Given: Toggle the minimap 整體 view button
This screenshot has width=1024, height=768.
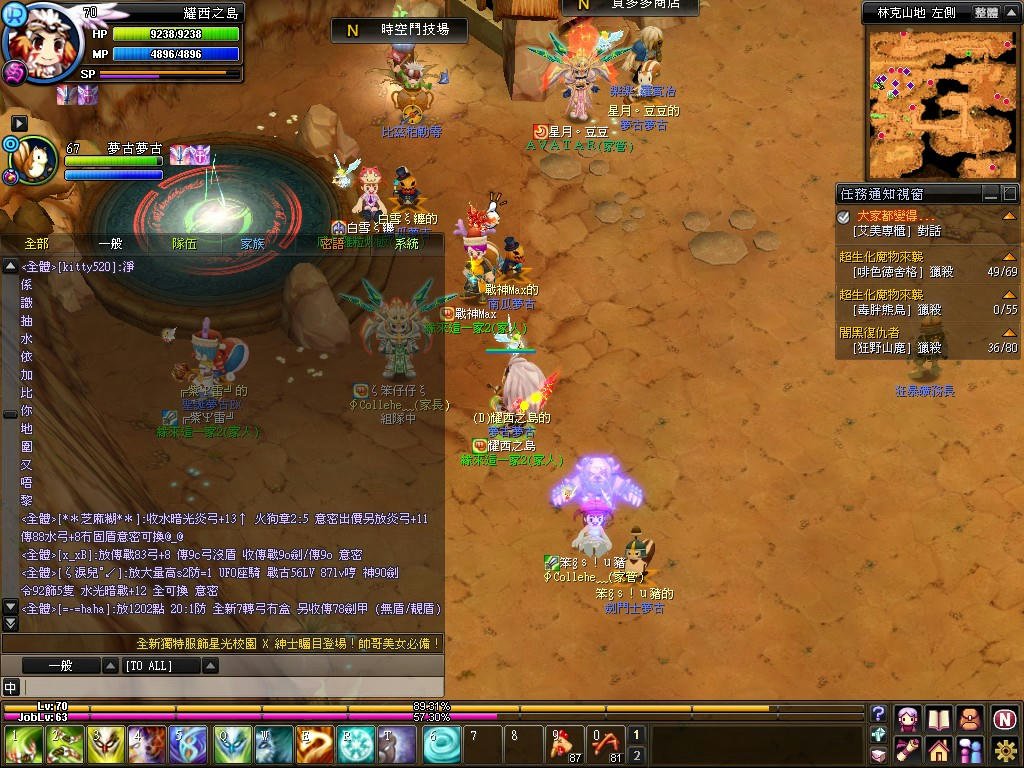Looking at the screenshot, I should (x=985, y=12).
